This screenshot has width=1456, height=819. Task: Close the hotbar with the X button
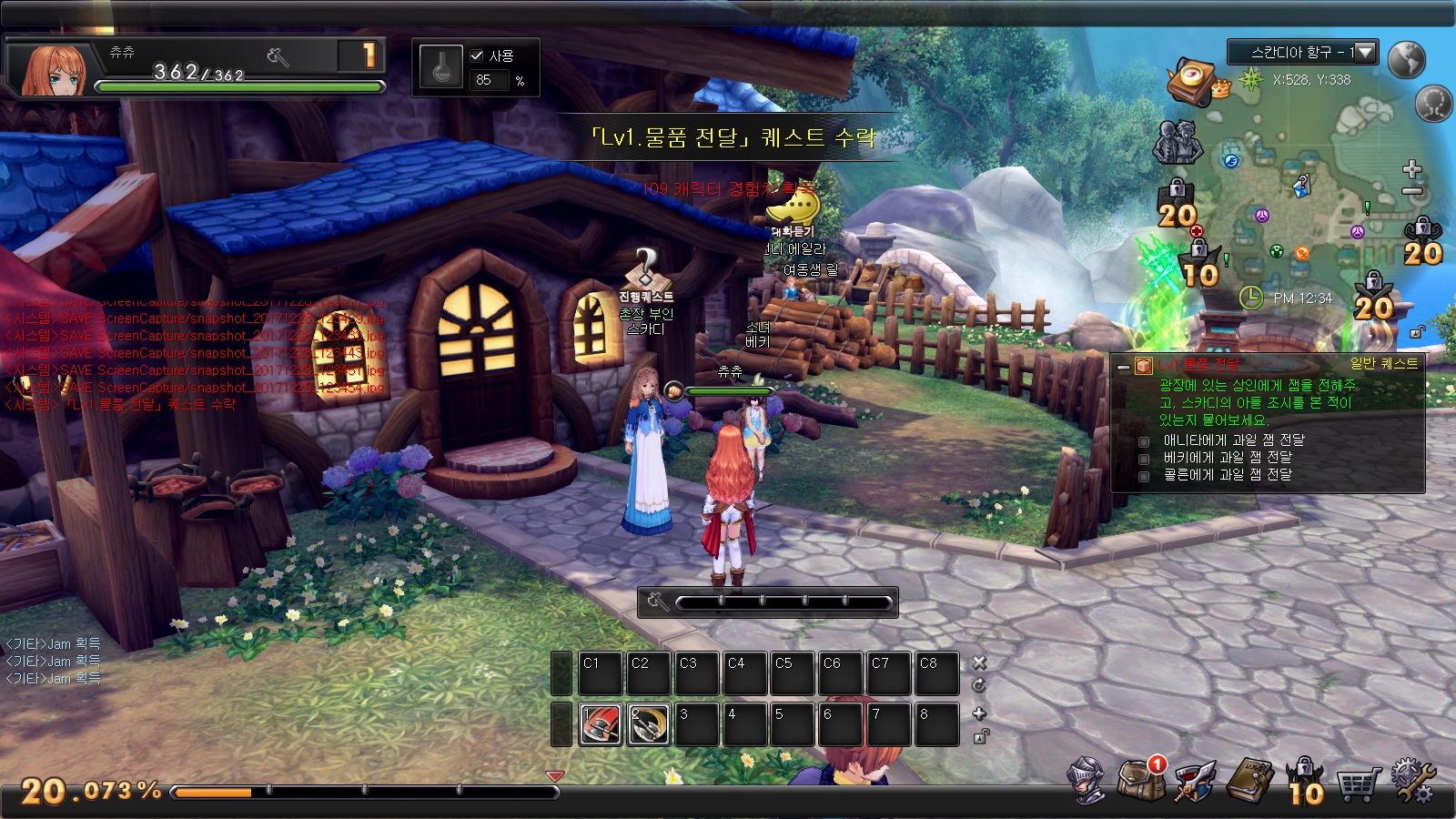tap(979, 662)
